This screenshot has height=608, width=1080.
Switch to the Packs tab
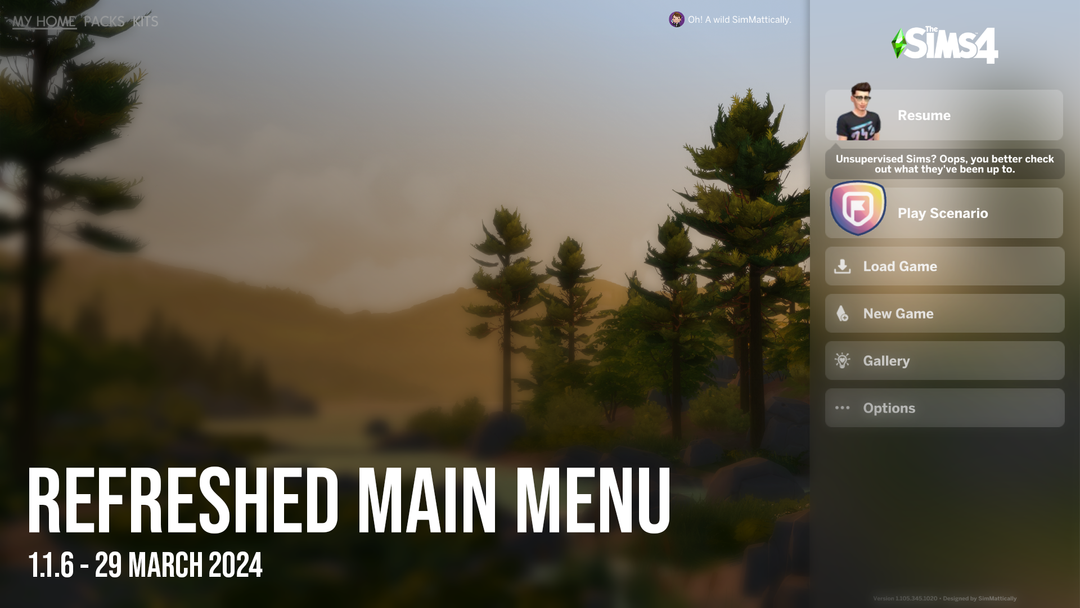tap(104, 21)
